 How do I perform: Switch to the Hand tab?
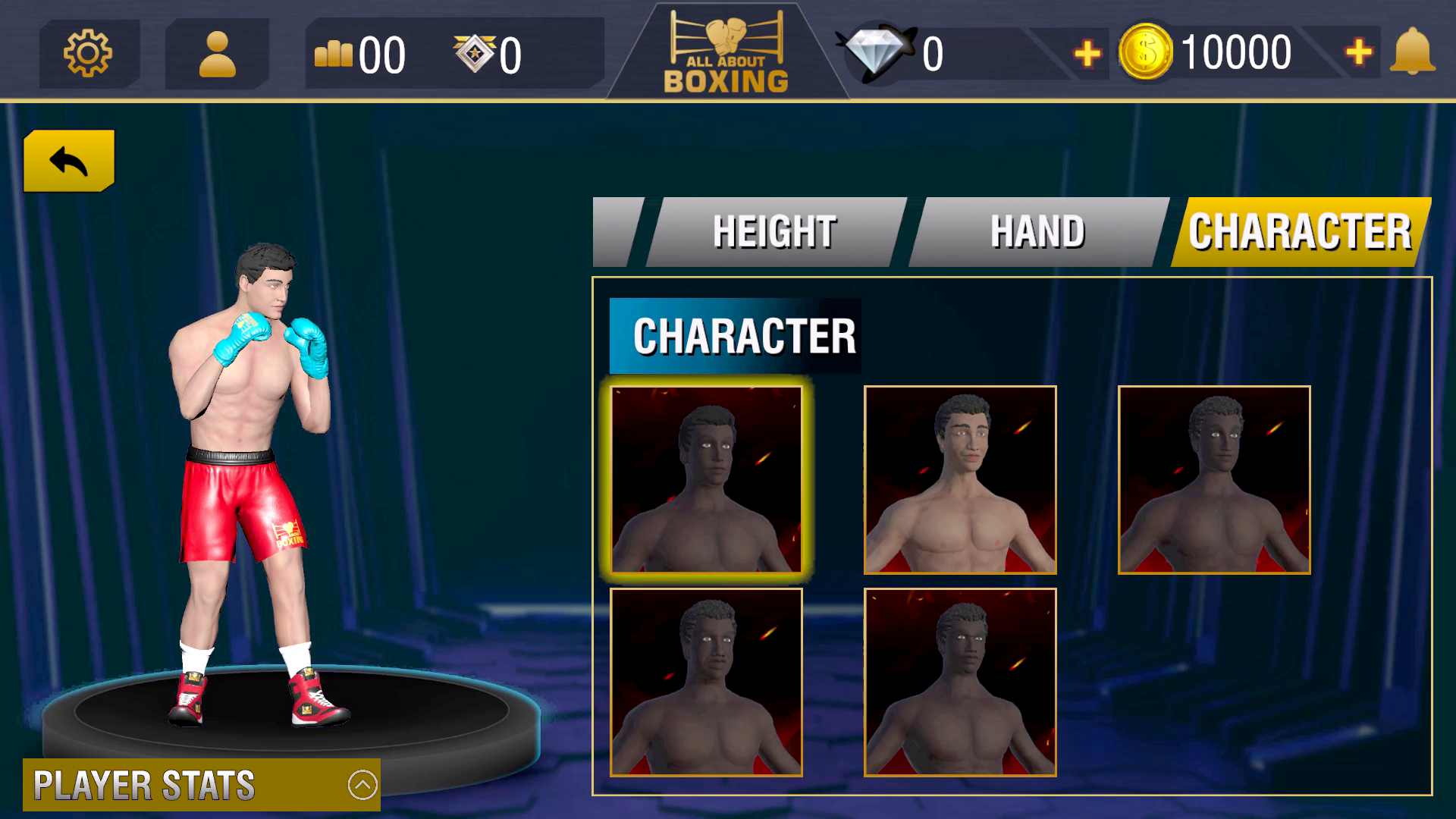coord(1037,232)
